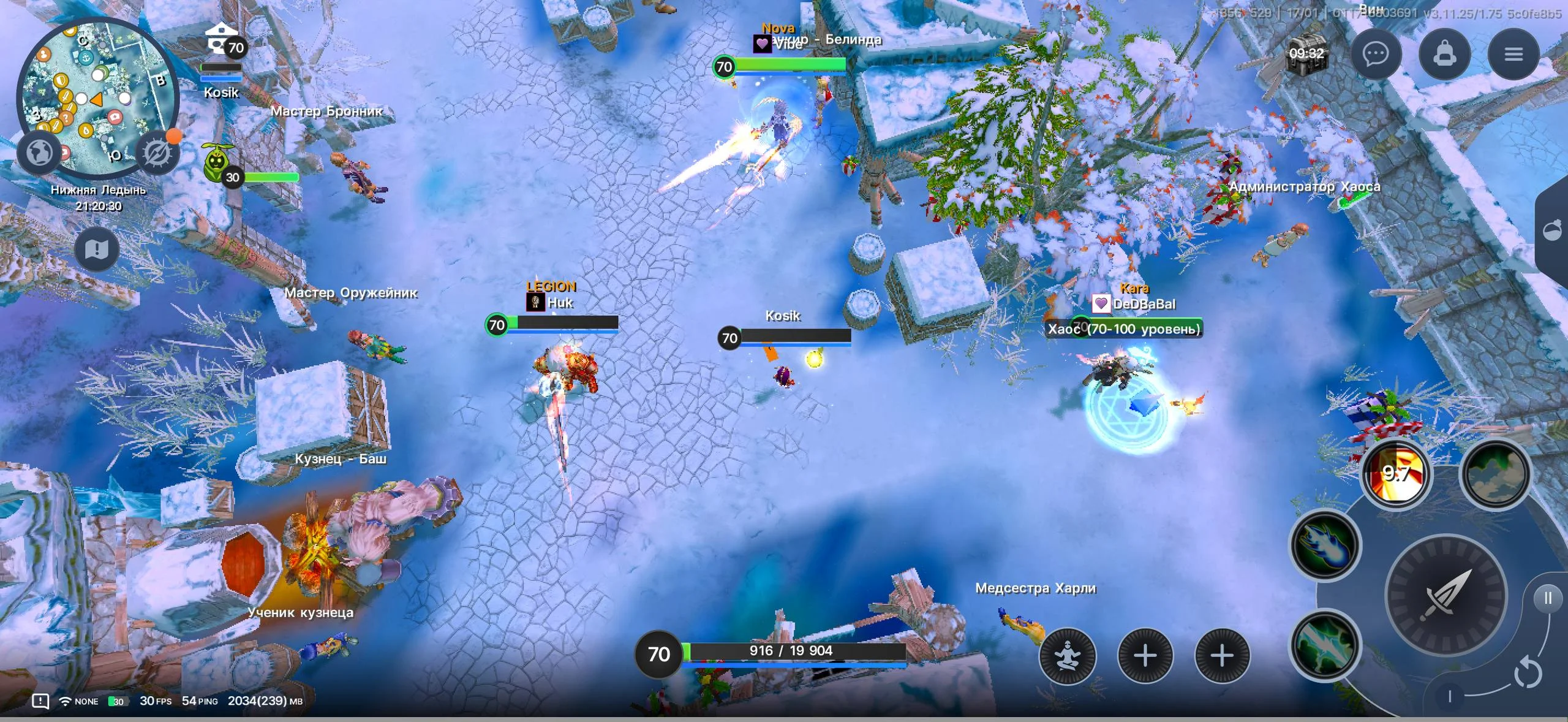This screenshot has height=722, width=1568.
Task: Toggle the compass rotation on the minimap
Action: [x=158, y=151]
